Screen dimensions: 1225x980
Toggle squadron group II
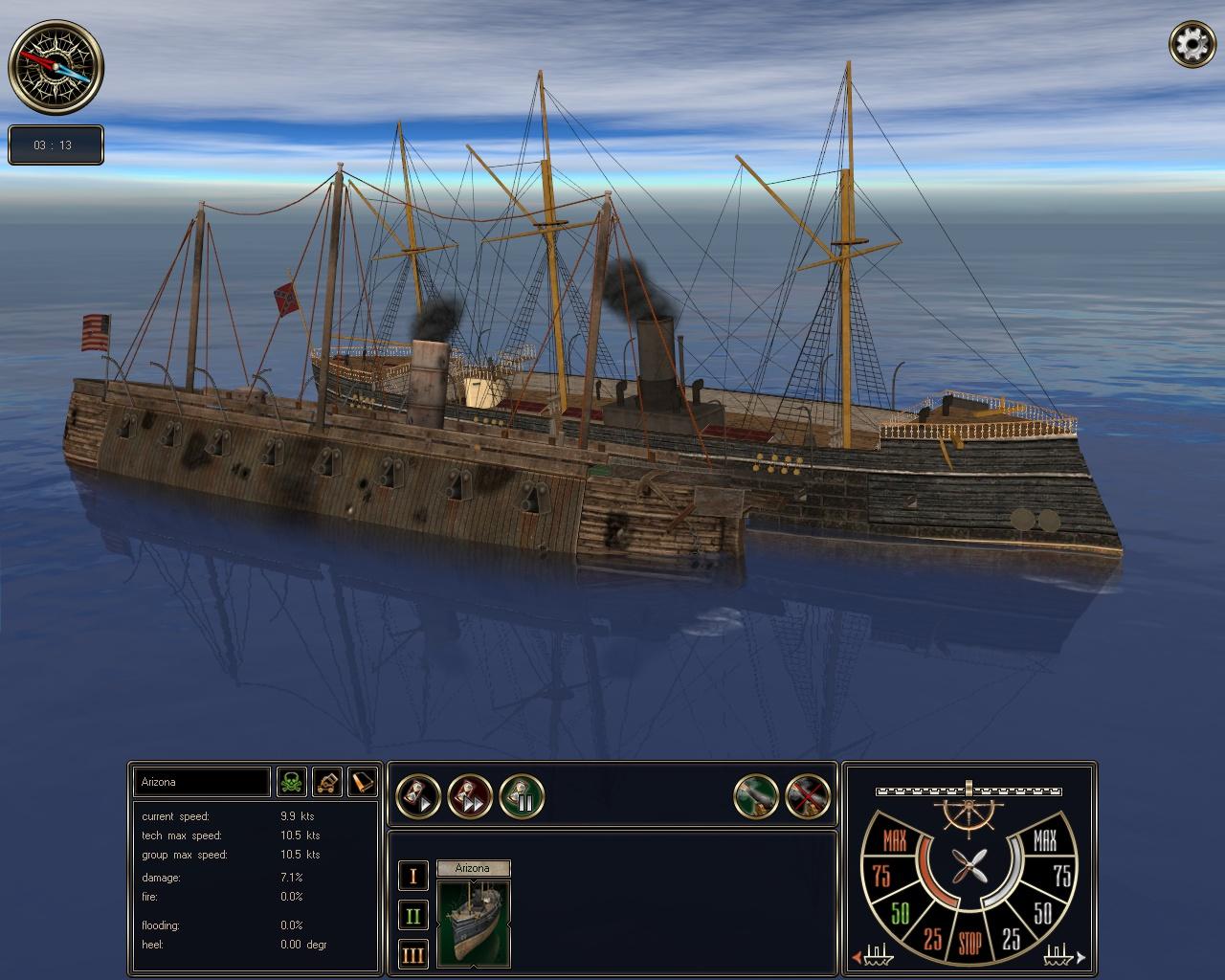click(412, 914)
